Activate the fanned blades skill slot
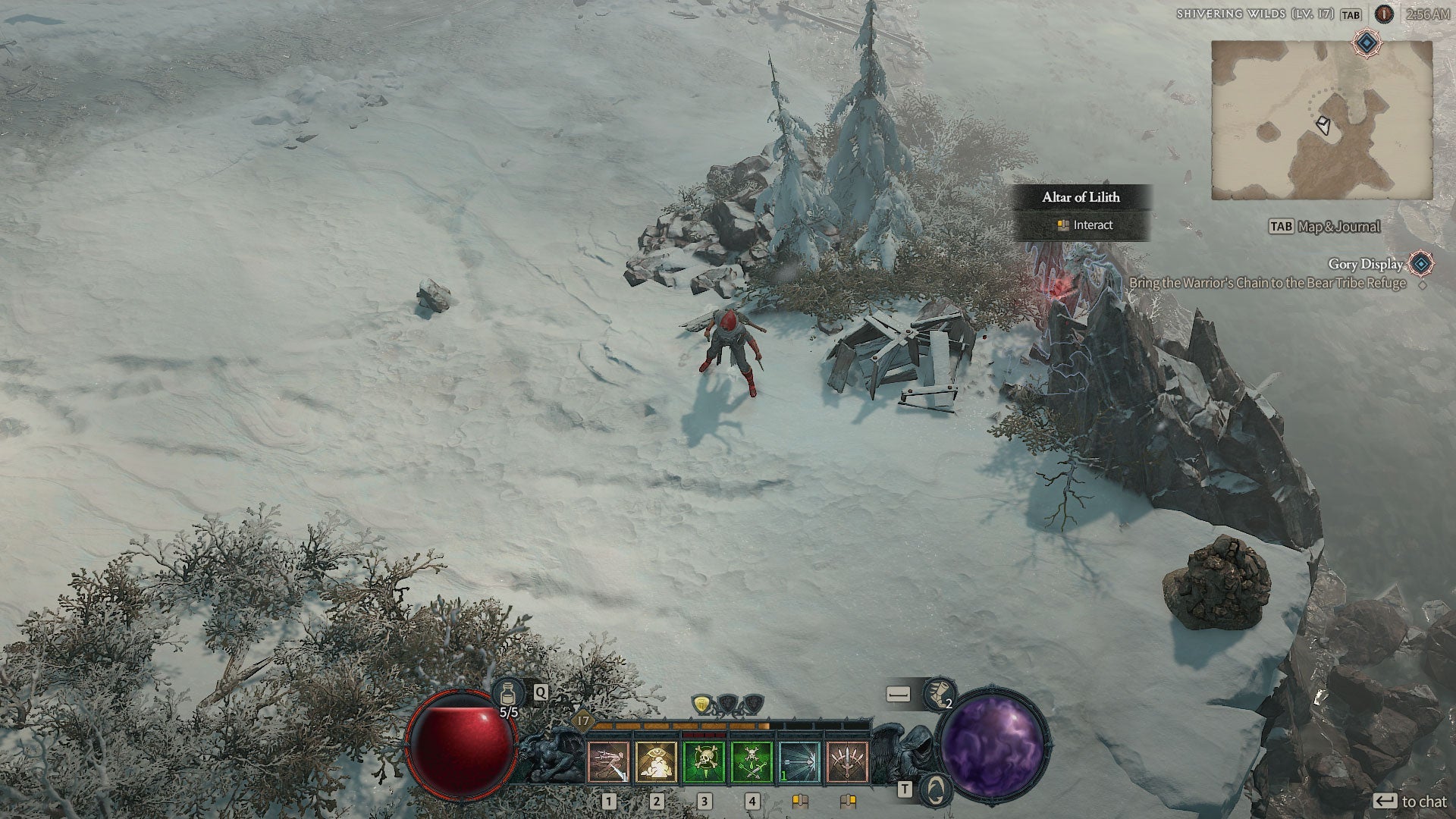 [847, 762]
